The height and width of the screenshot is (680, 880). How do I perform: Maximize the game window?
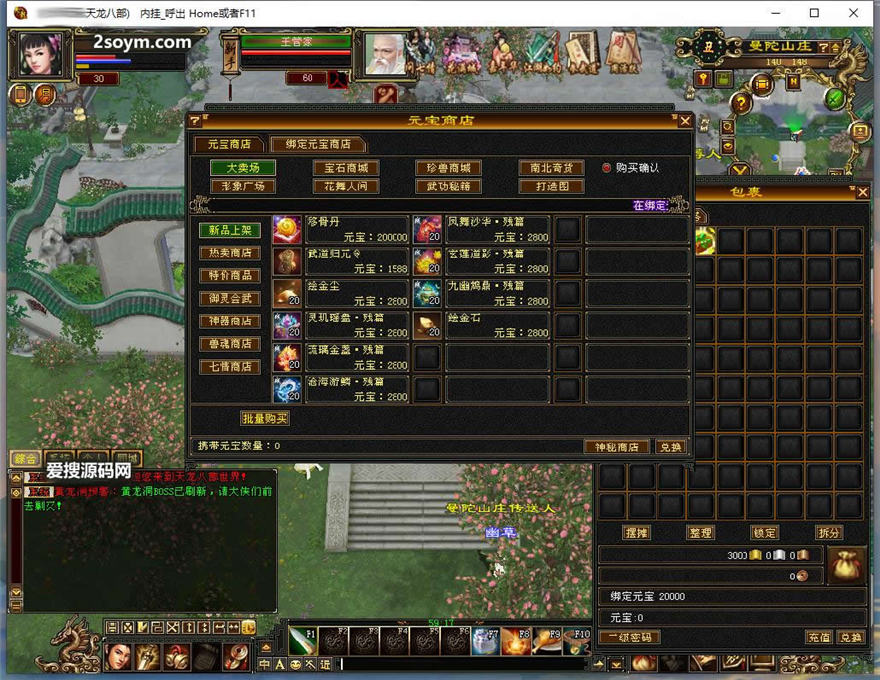coord(814,13)
